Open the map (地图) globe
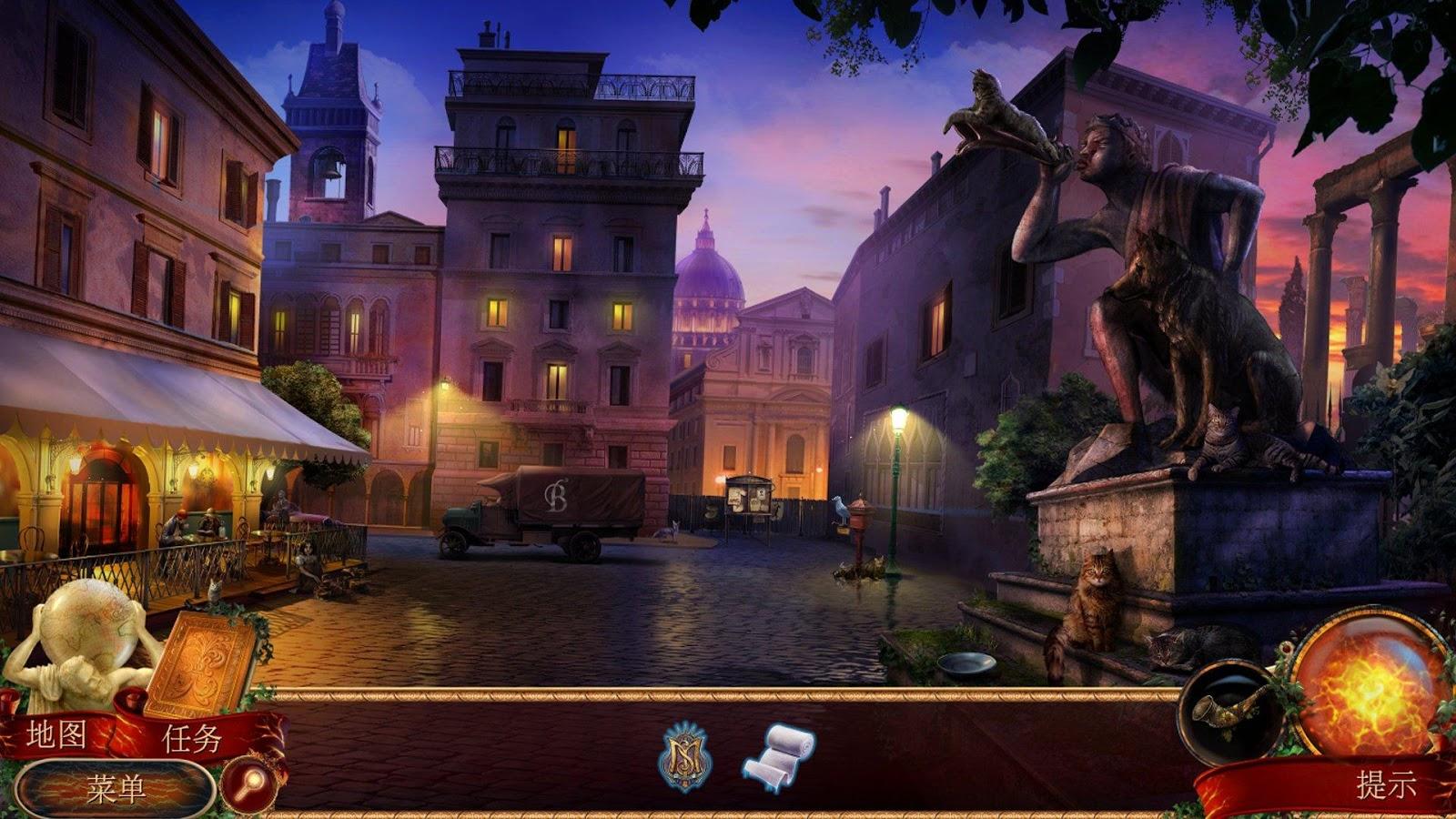The width and height of the screenshot is (1456, 819). (86, 628)
